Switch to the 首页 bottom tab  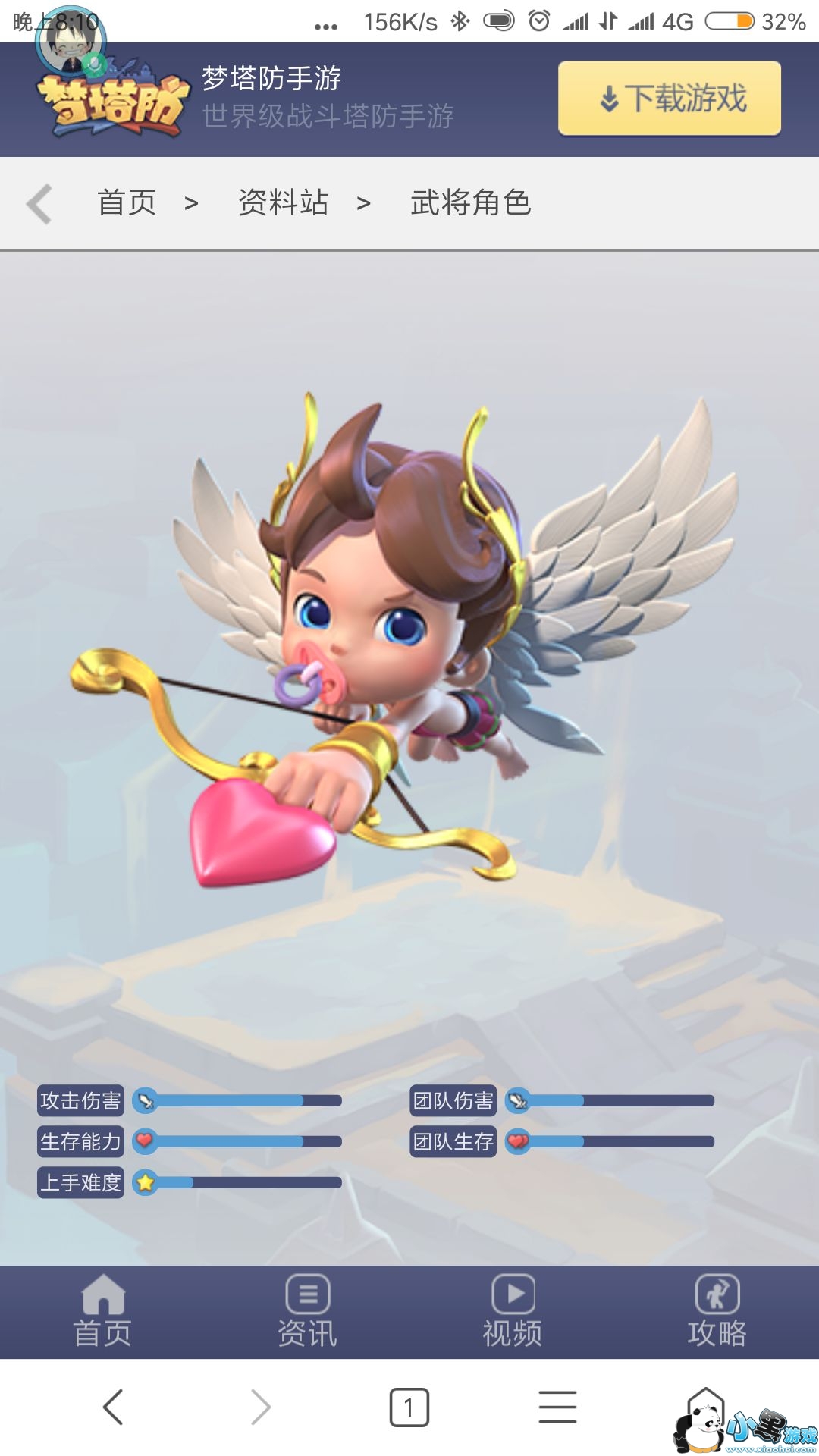(x=102, y=1312)
